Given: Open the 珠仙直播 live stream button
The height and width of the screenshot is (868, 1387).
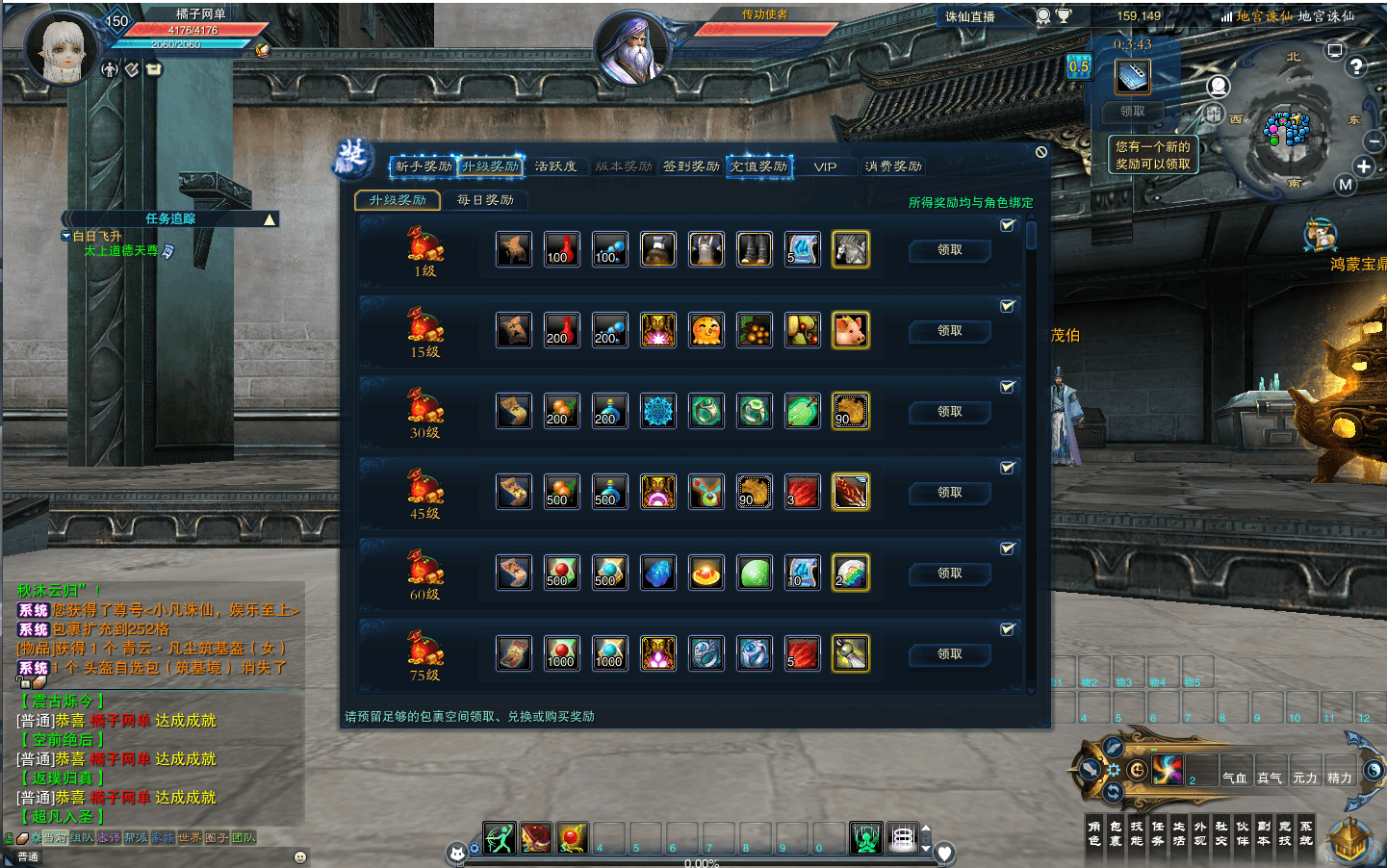Looking at the screenshot, I should (970, 16).
